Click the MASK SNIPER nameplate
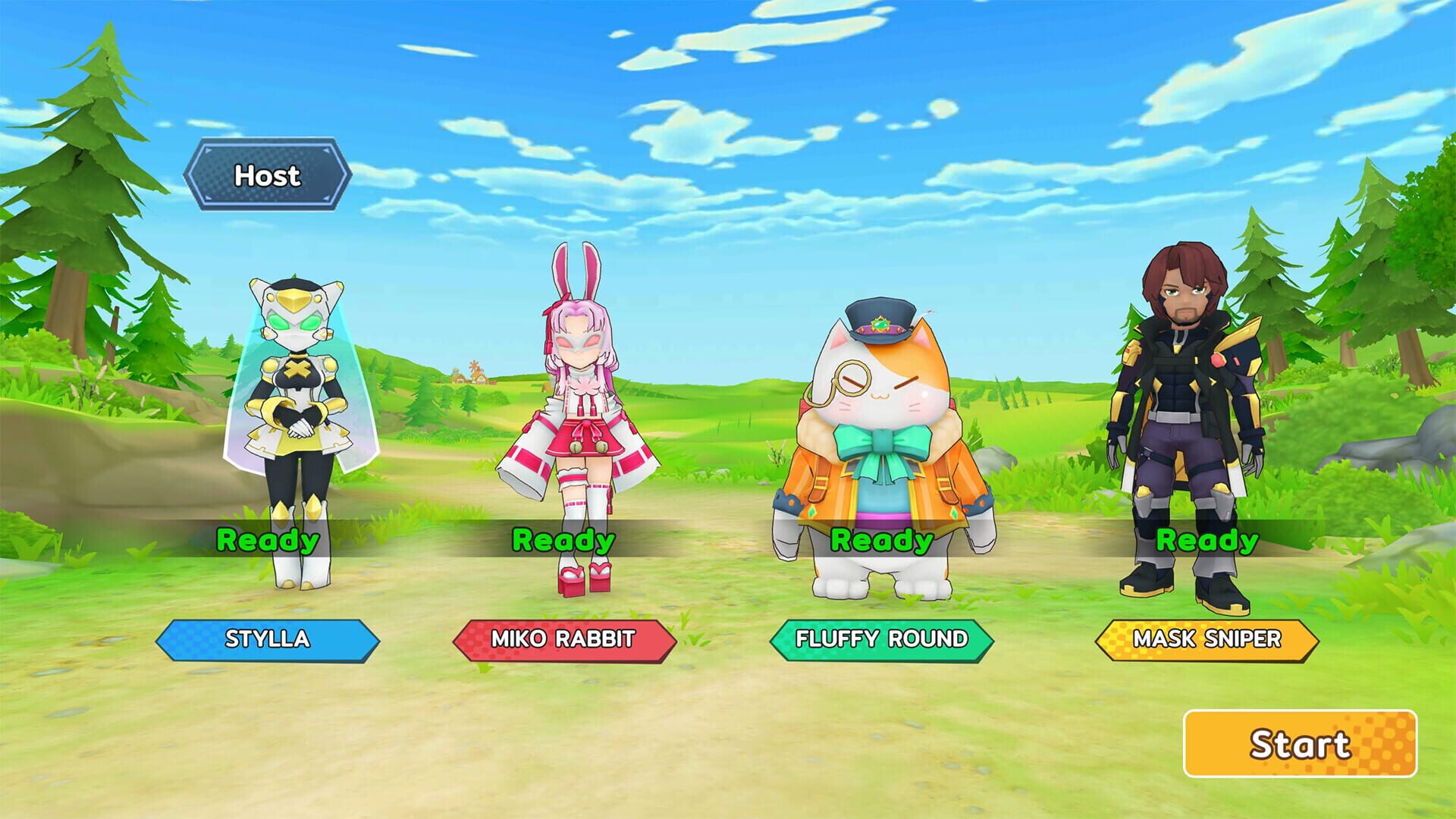 click(1204, 639)
